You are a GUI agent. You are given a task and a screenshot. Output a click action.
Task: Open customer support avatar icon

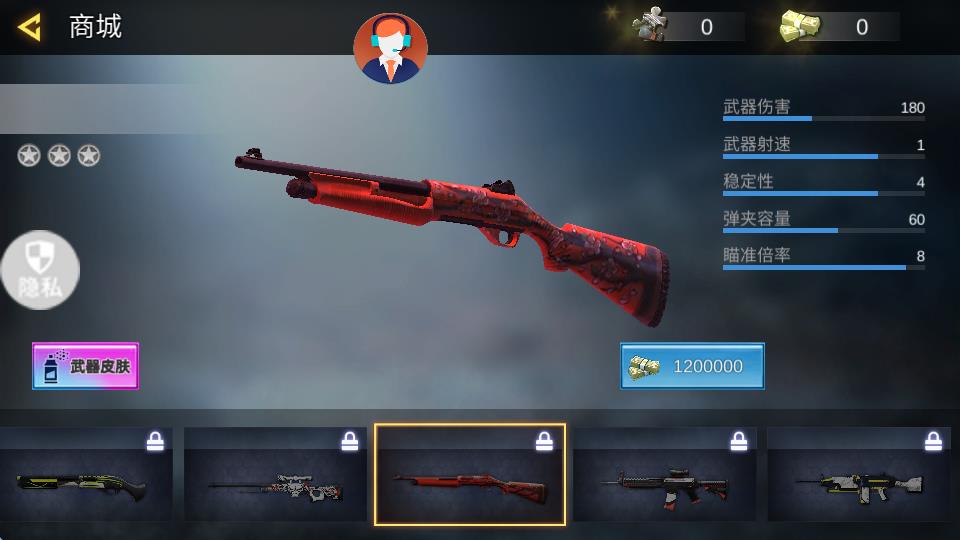(390, 48)
